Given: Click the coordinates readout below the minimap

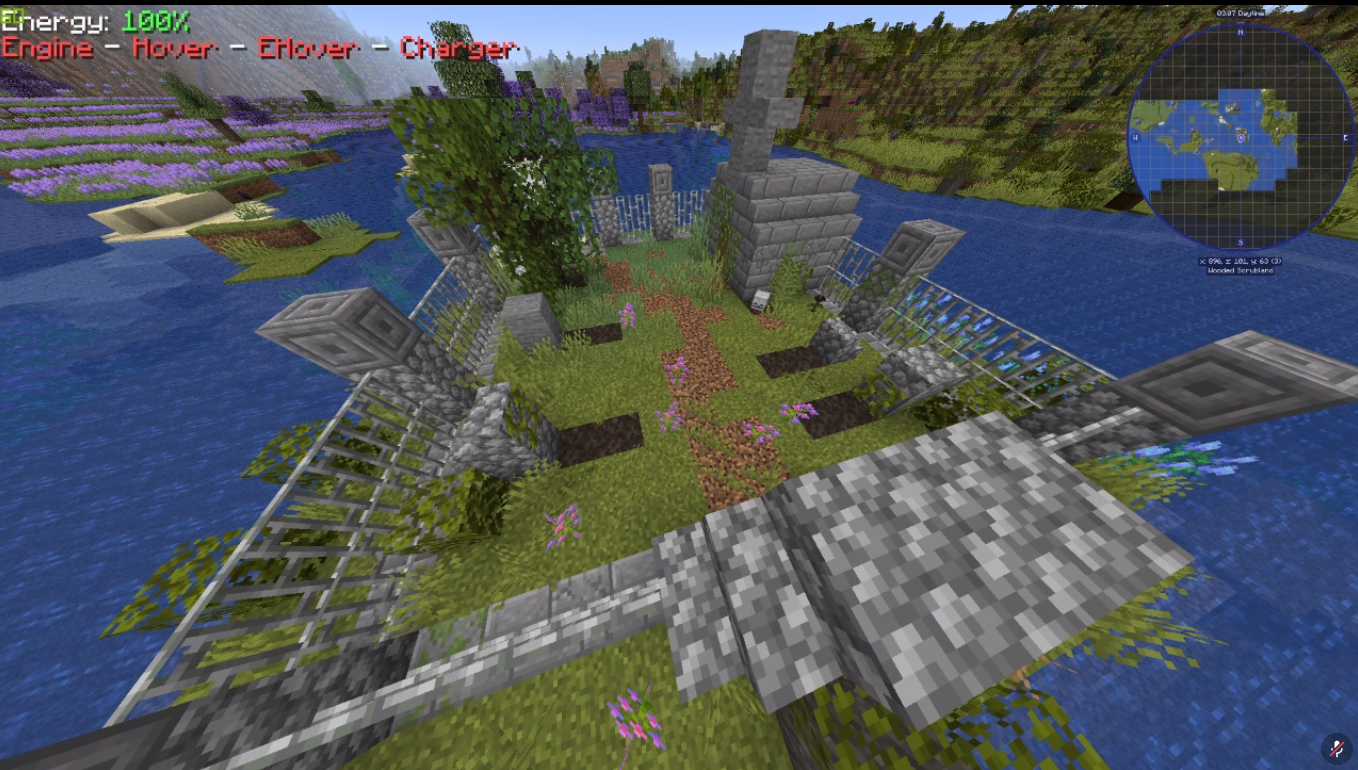Looking at the screenshot, I should point(1241,261).
